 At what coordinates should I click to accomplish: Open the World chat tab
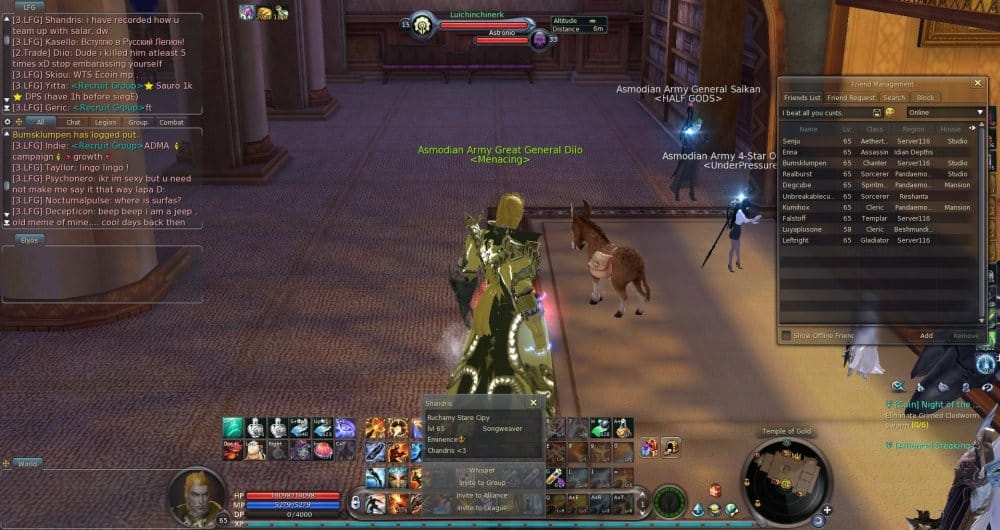click(x=27, y=464)
